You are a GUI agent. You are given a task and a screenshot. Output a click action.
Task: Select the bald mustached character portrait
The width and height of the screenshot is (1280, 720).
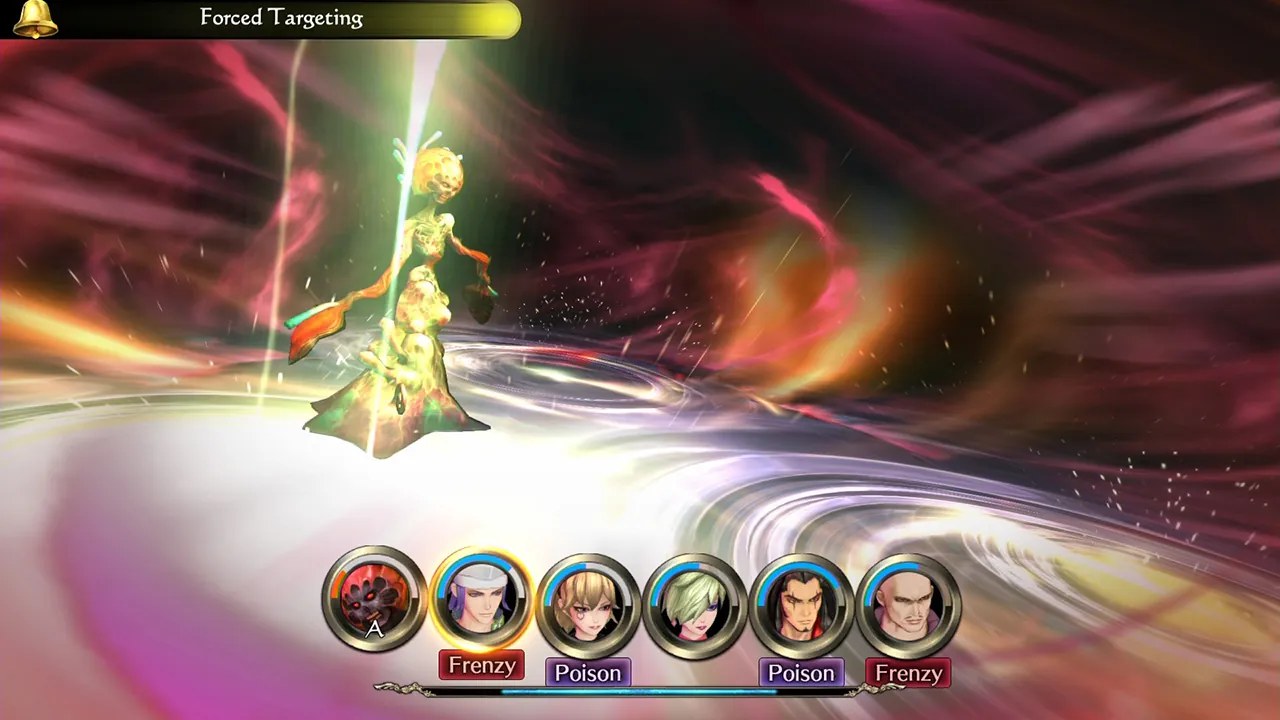point(908,601)
